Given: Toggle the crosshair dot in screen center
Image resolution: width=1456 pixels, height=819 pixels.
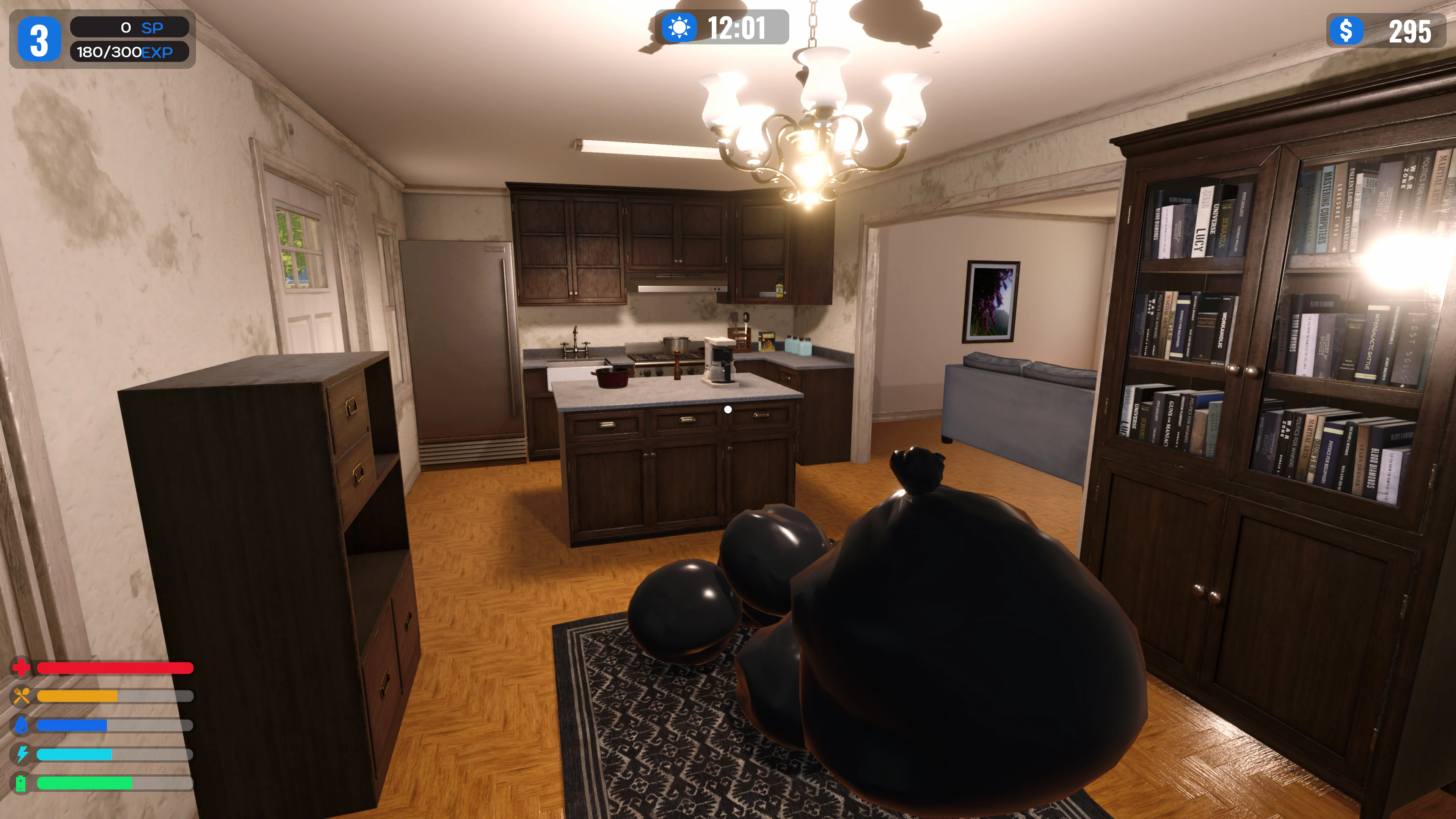Looking at the screenshot, I should pyautogui.click(x=728, y=409).
